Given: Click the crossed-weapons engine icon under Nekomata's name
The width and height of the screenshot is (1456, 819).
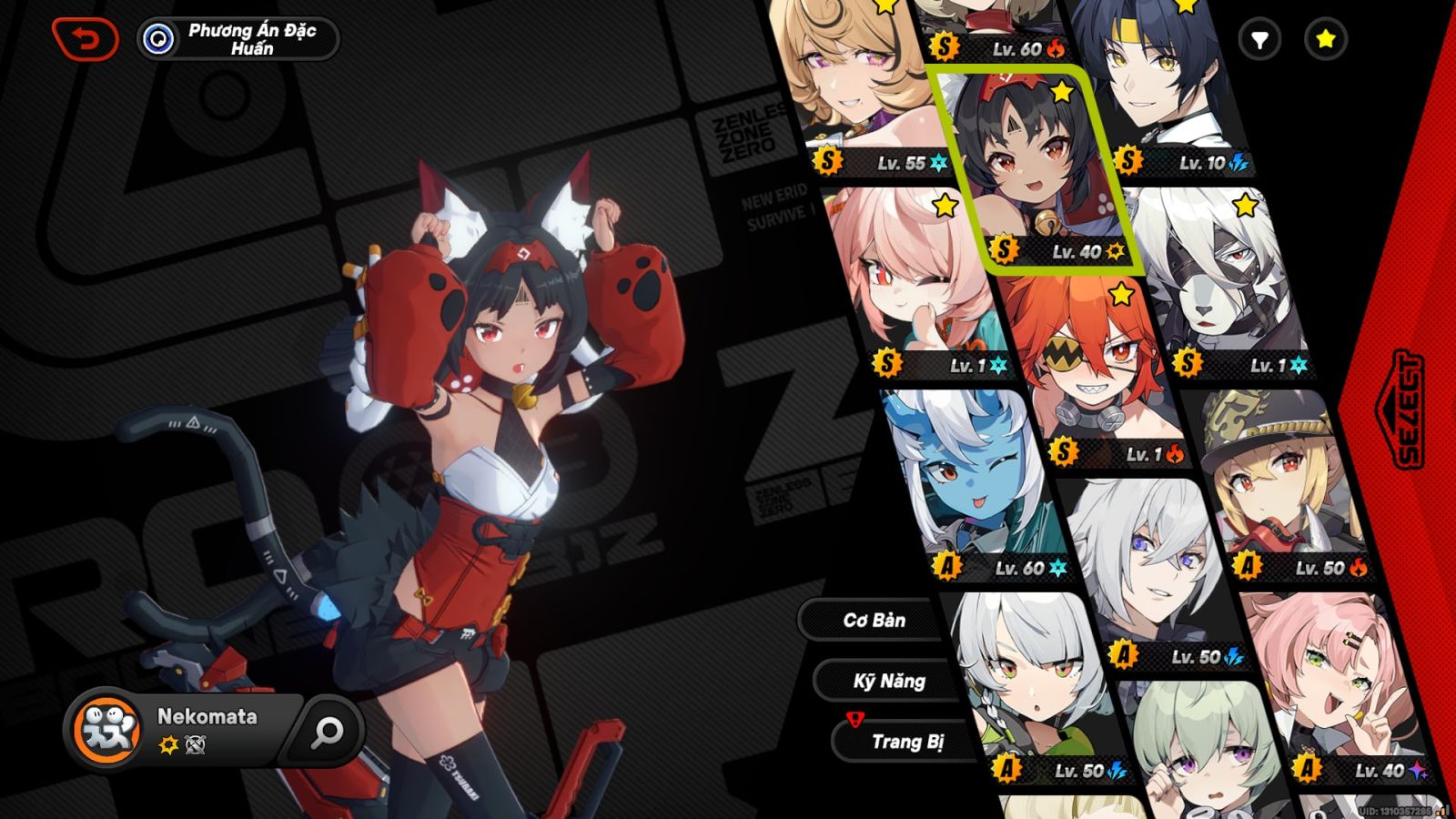Looking at the screenshot, I should 195,745.
